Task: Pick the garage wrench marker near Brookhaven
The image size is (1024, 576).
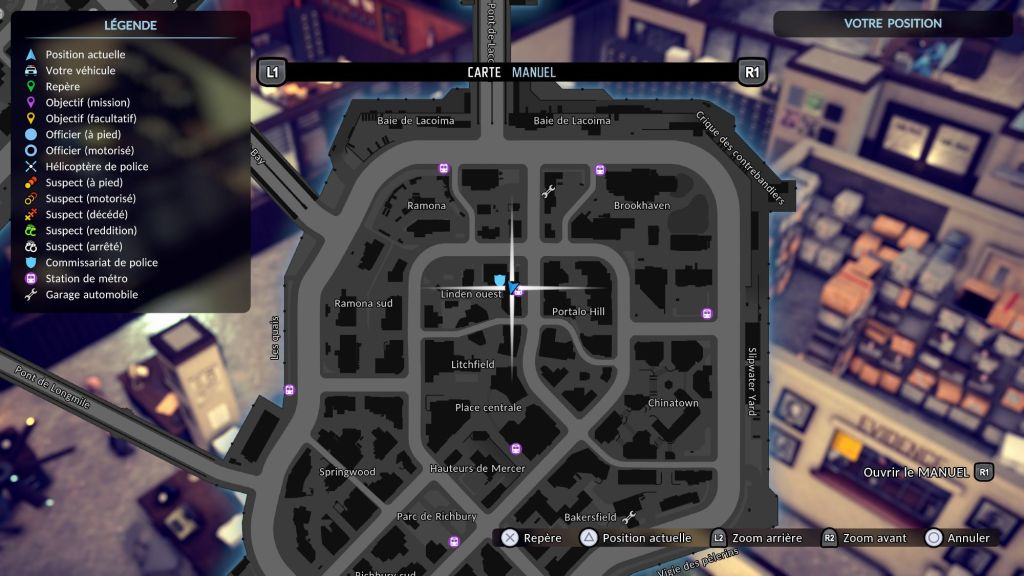Action: pyautogui.click(x=548, y=190)
